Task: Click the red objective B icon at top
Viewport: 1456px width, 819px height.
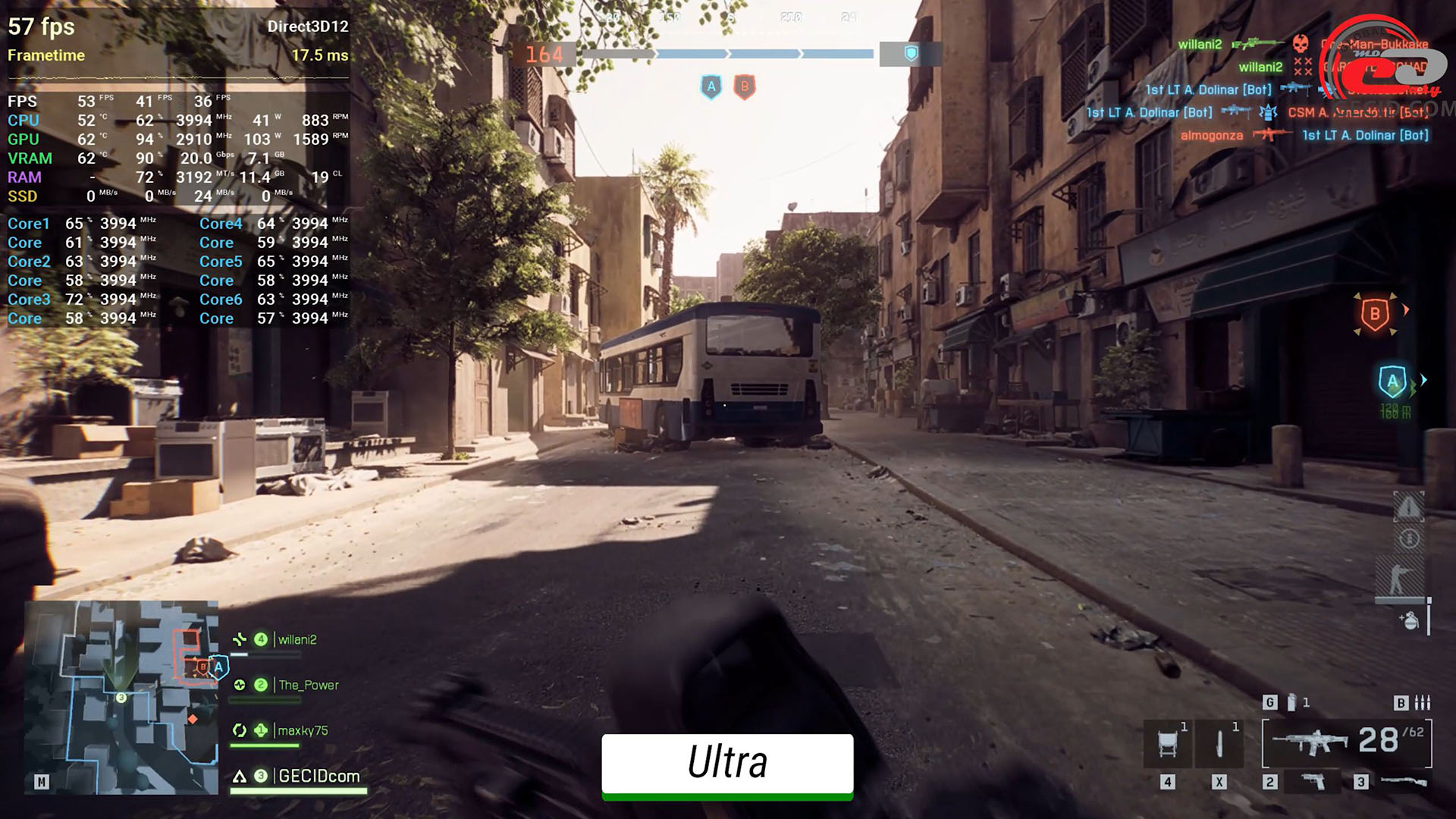Action: tap(745, 86)
